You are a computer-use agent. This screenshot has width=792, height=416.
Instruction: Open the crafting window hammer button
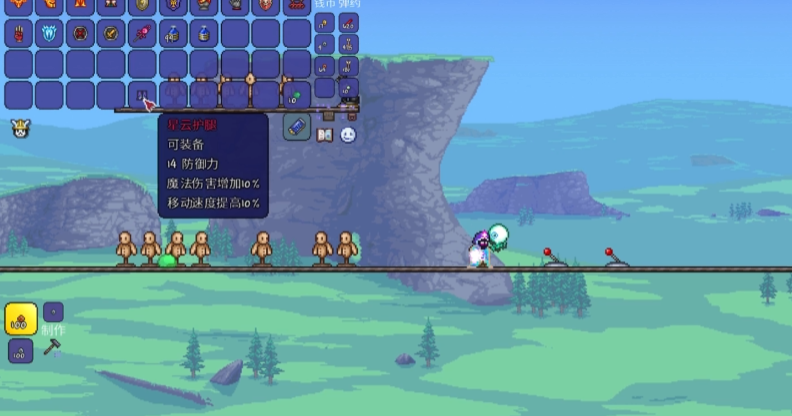52,349
